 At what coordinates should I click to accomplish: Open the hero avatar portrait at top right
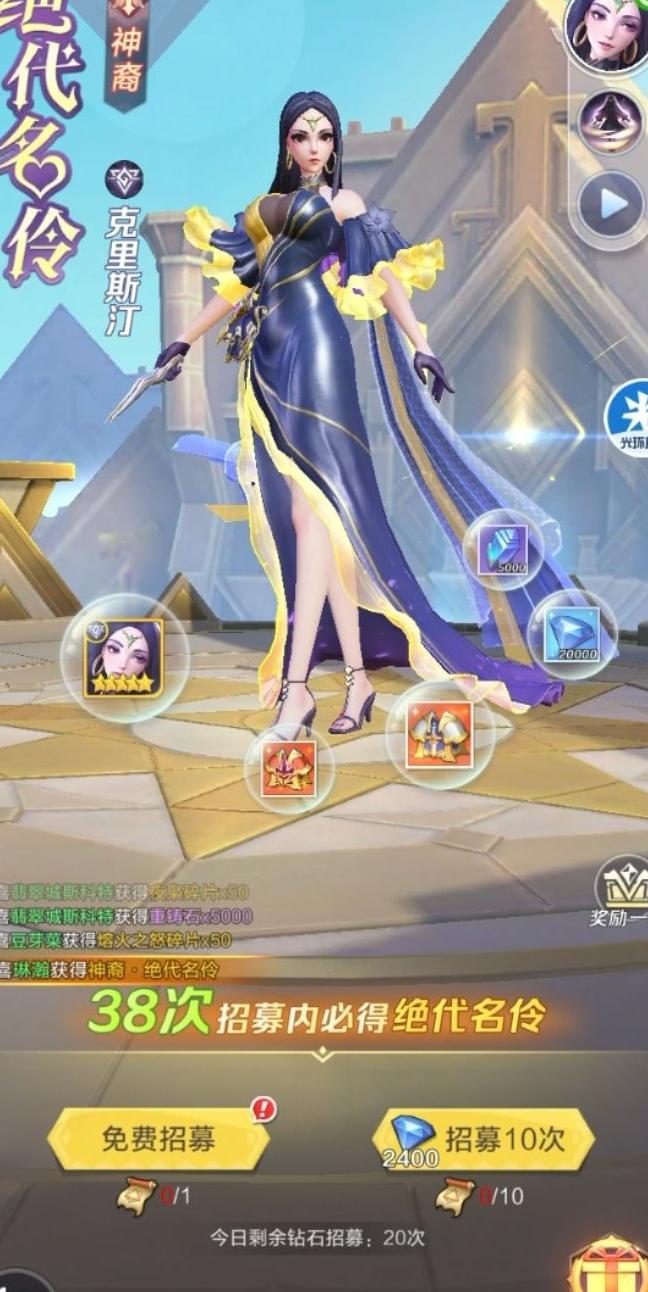(x=608, y=35)
